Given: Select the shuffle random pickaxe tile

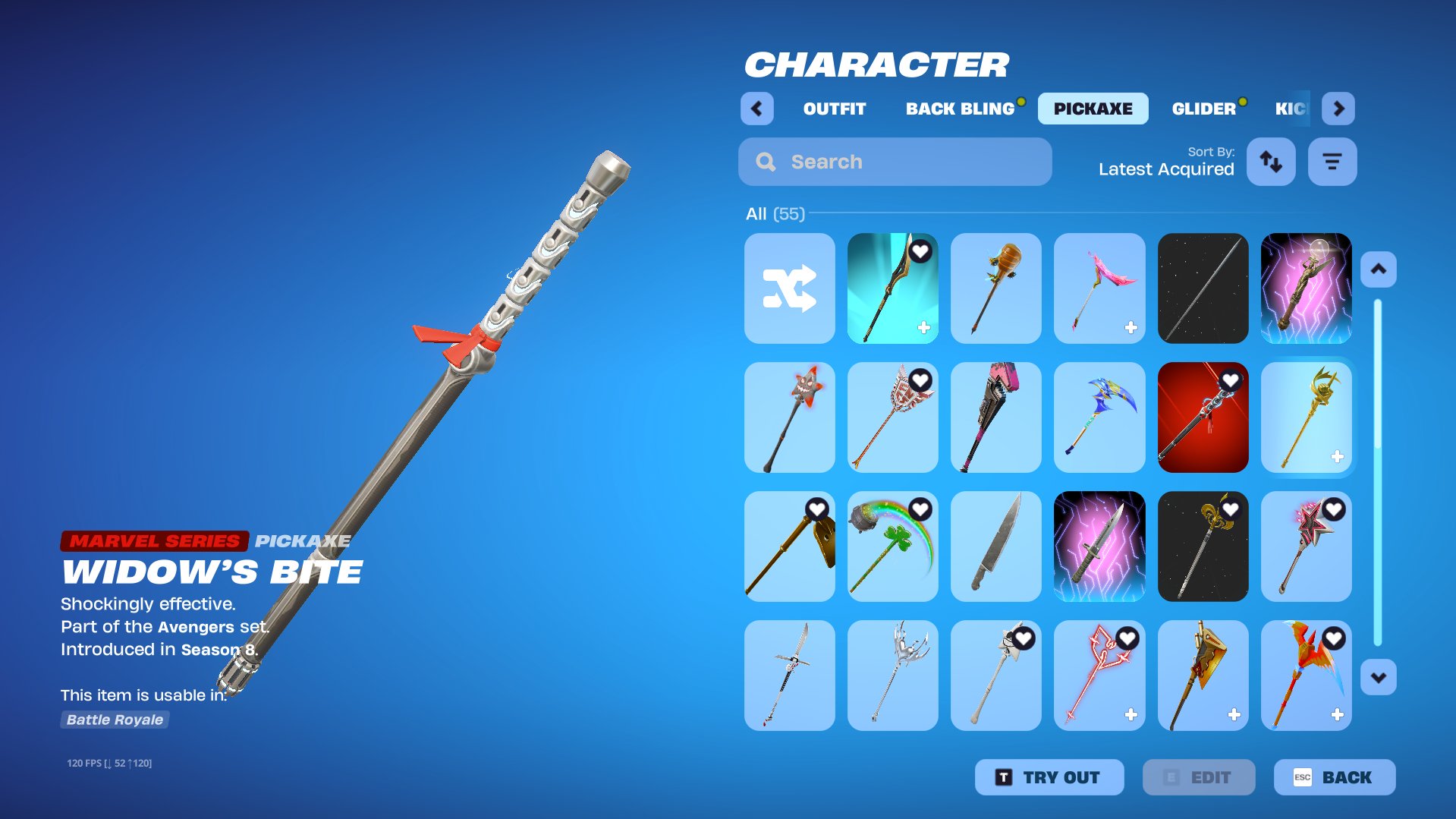Looking at the screenshot, I should point(789,288).
